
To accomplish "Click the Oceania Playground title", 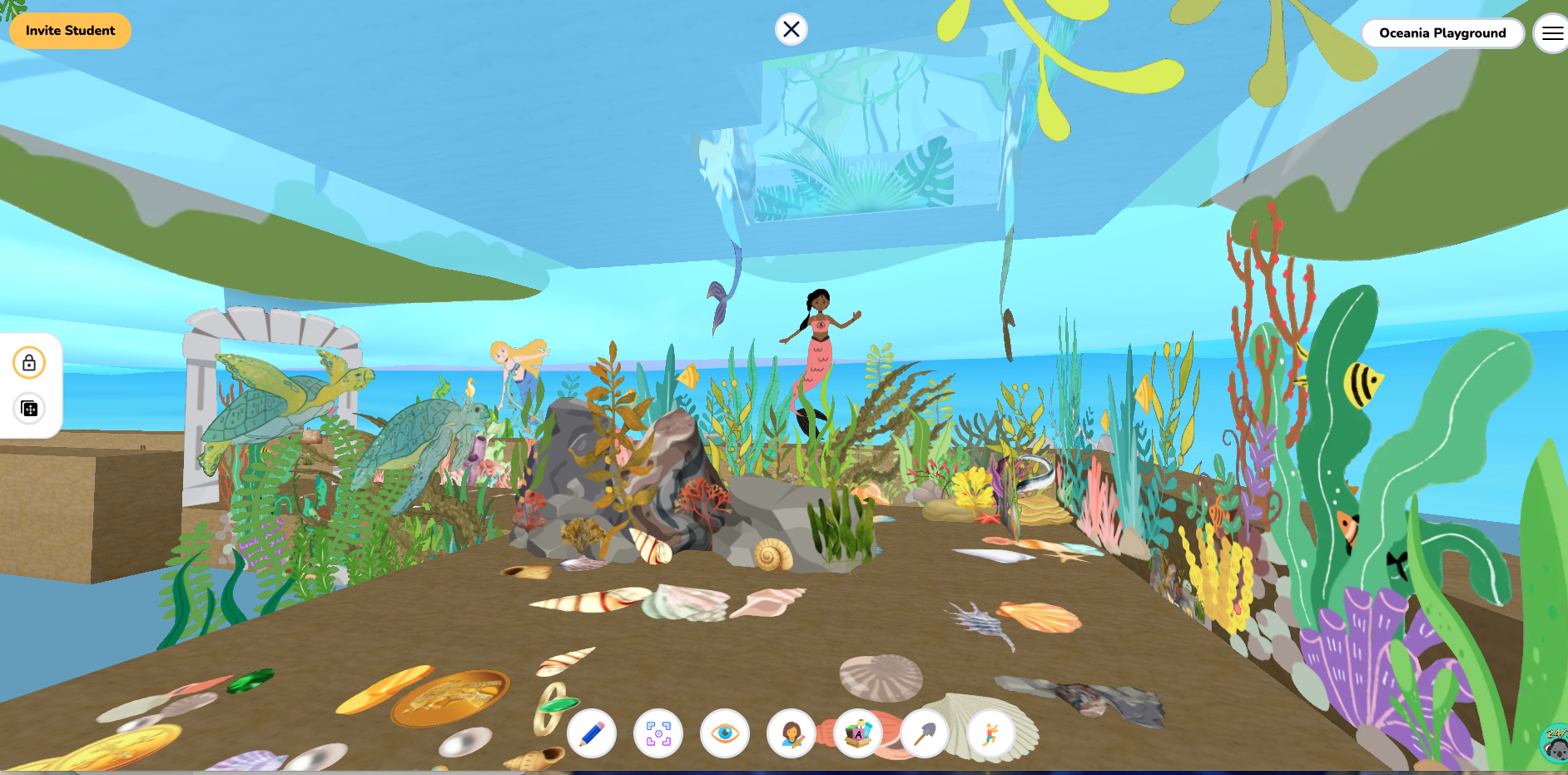I will tap(1442, 33).
